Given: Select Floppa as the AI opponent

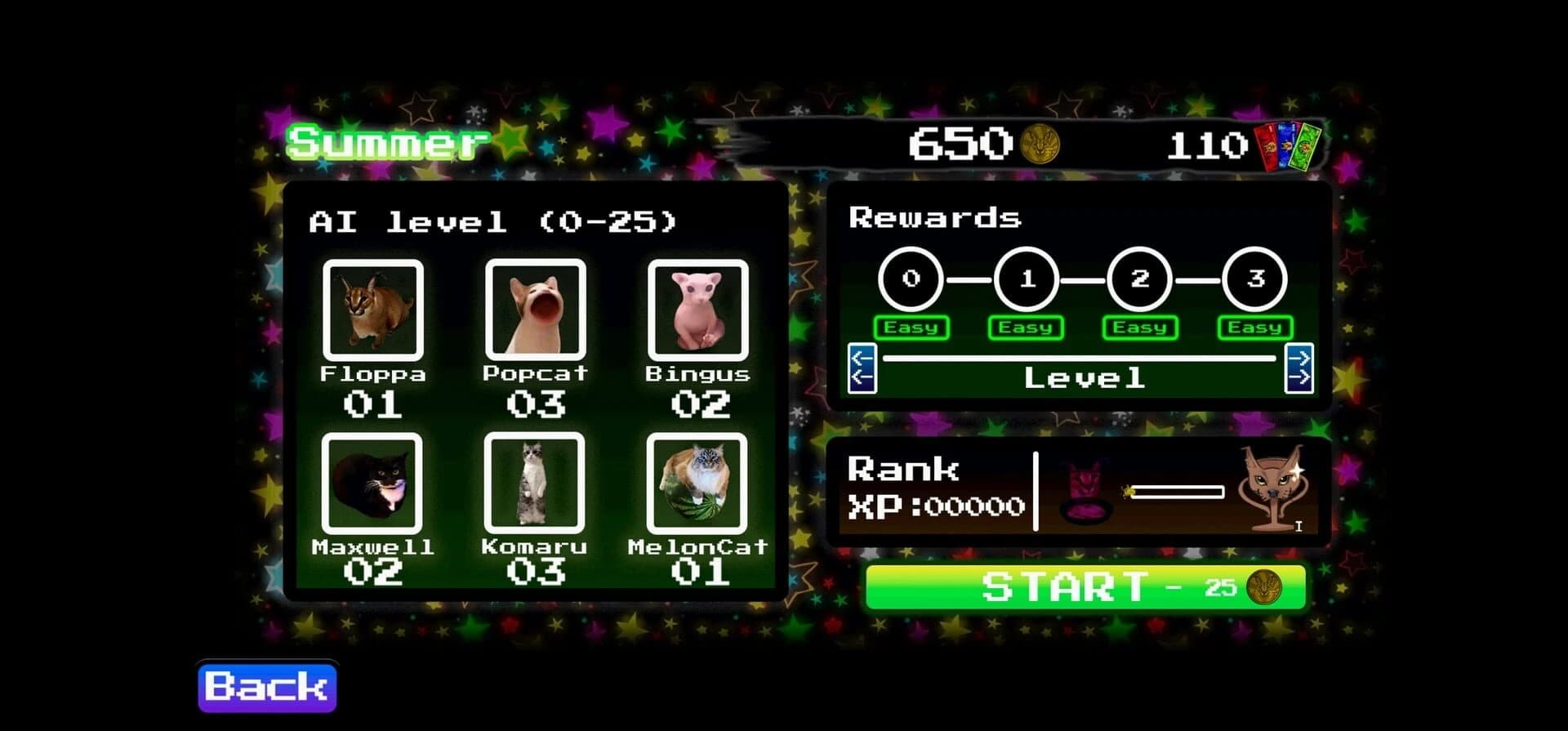Looking at the screenshot, I should coord(376,313).
